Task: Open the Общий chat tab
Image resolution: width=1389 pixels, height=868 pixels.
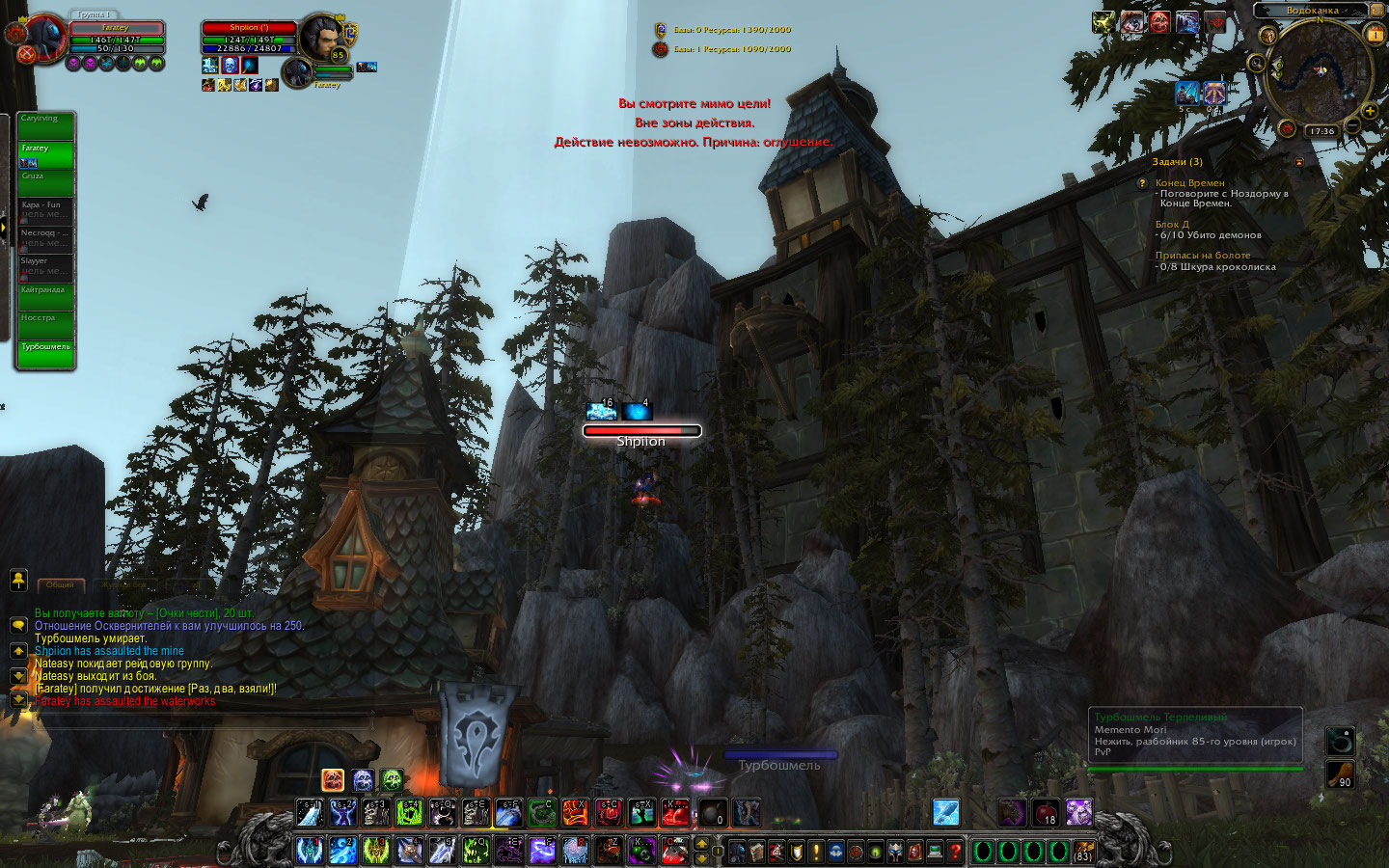Action: point(61,585)
